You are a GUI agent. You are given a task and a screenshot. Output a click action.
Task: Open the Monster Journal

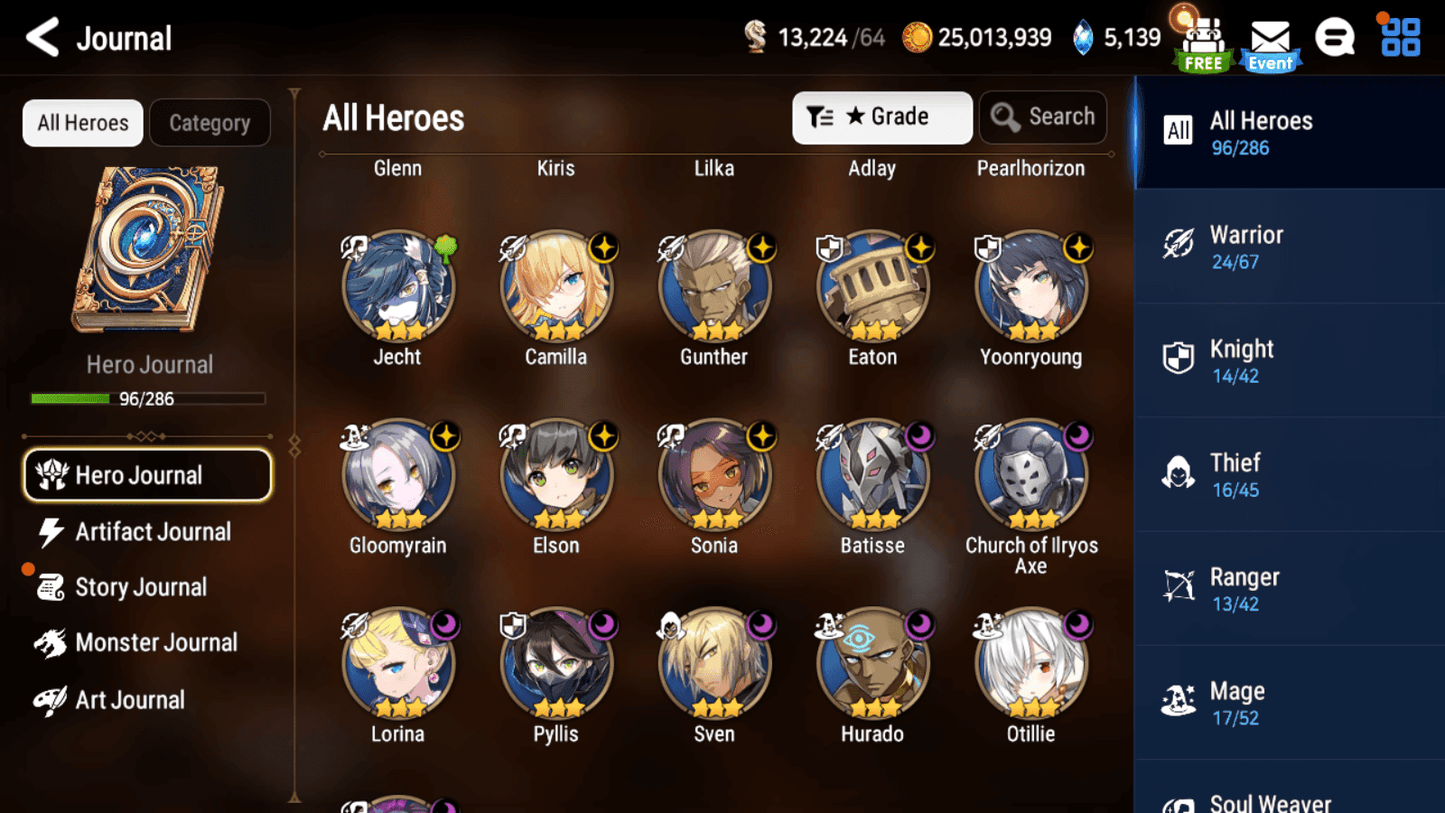155,643
